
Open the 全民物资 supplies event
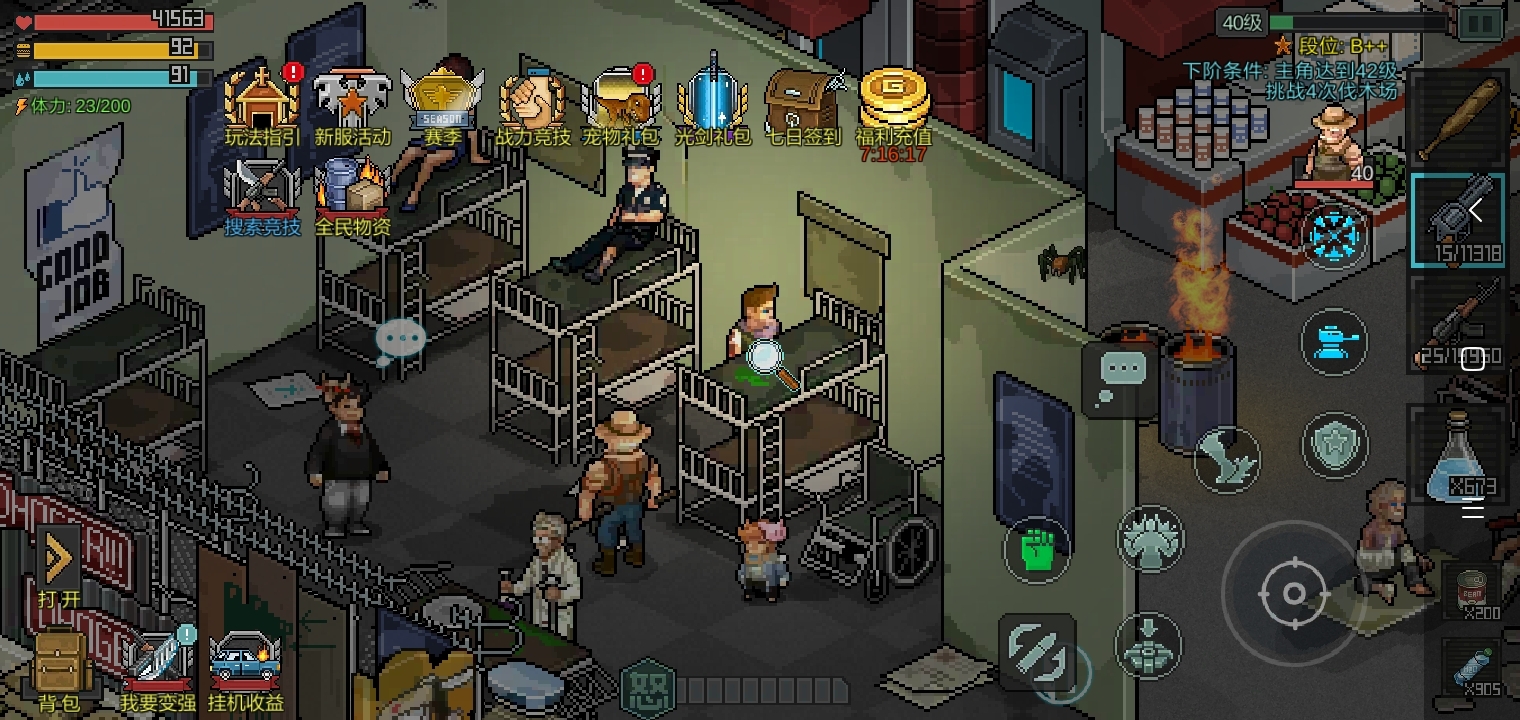pyautogui.click(x=352, y=192)
